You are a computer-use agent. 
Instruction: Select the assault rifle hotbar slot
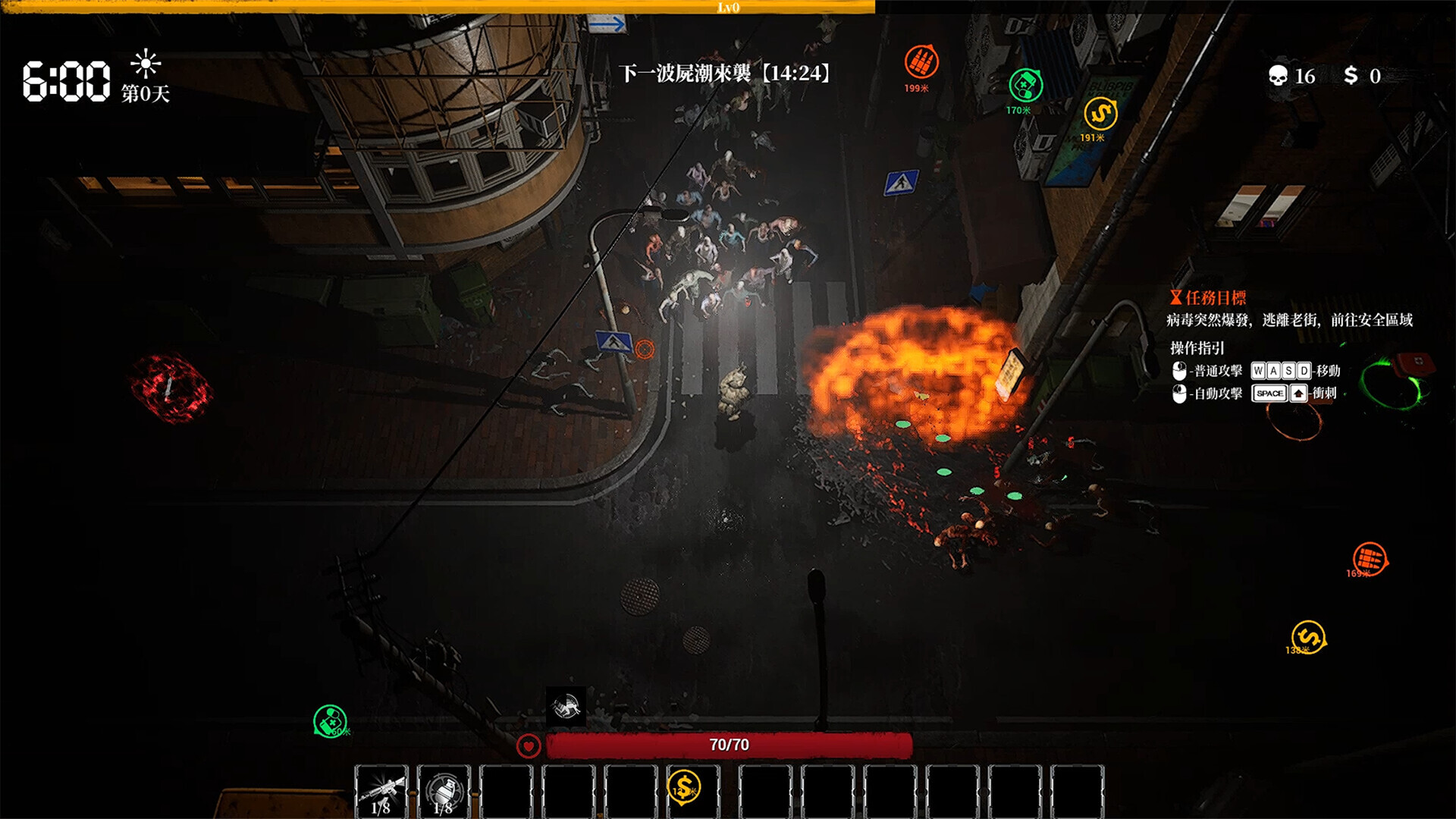click(x=381, y=791)
